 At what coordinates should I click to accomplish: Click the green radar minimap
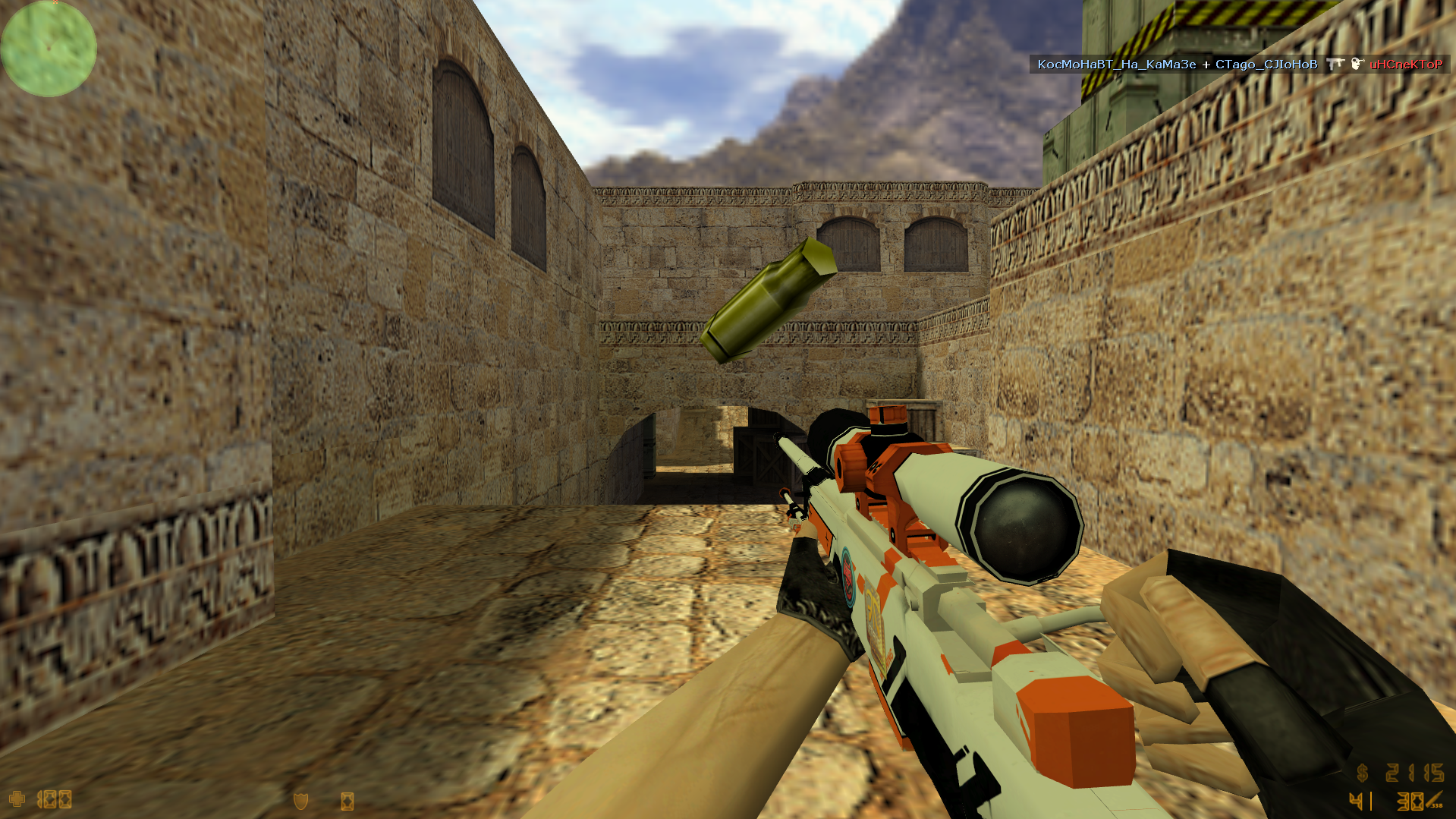coord(49,49)
